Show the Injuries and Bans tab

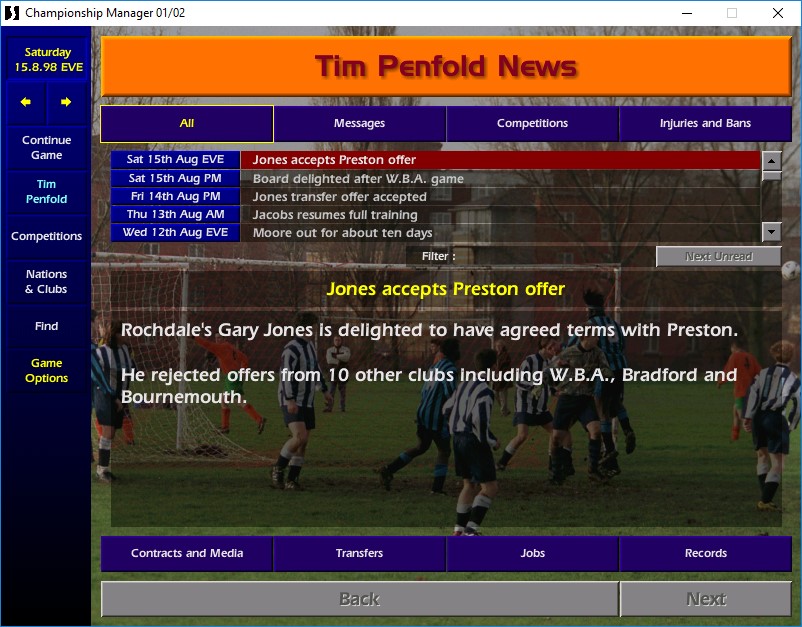coord(705,124)
